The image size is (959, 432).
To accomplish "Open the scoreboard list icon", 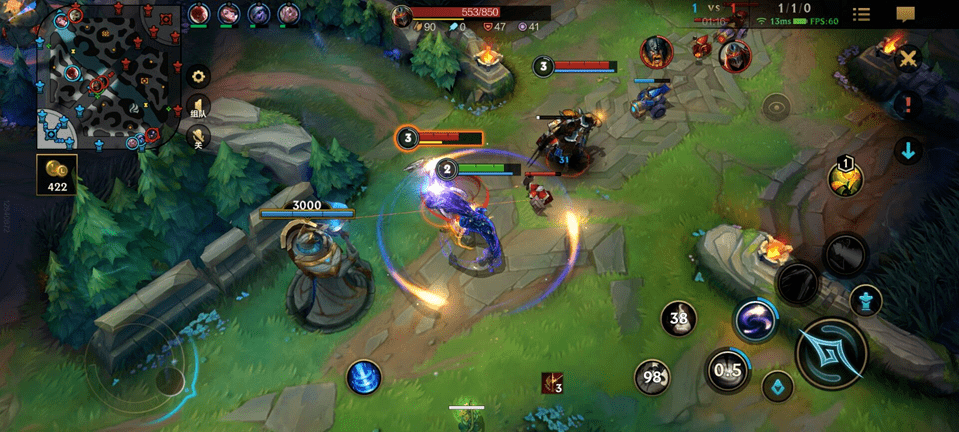I will (861, 14).
